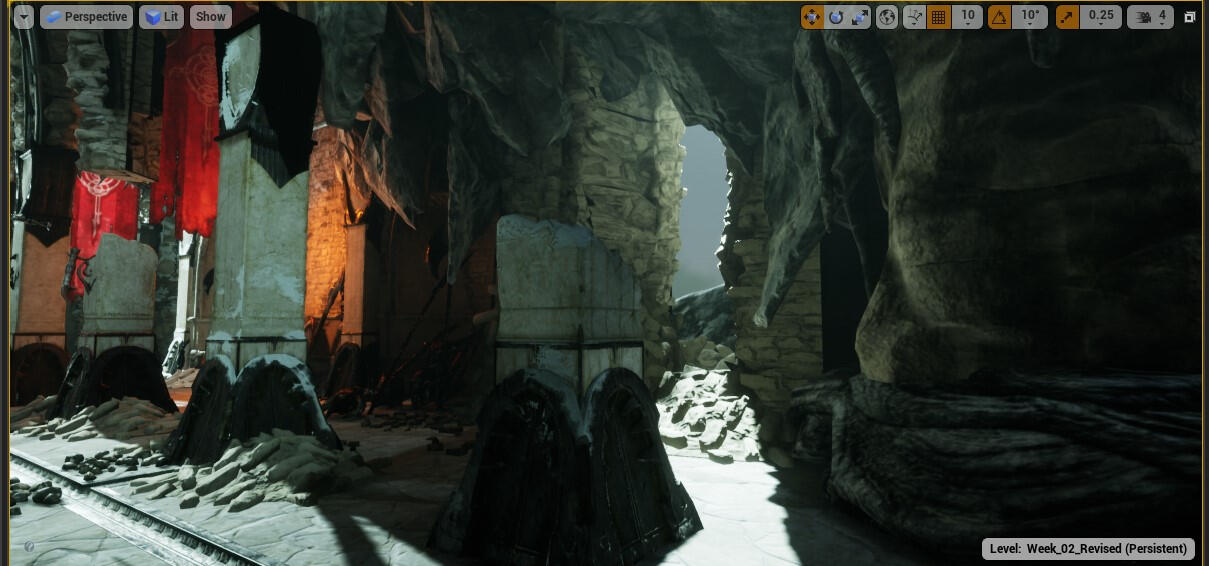The width and height of the screenshot is (1209, 566).
Task: Open the viewport options dropdown arrow
Action: click(x=23, y=17)
